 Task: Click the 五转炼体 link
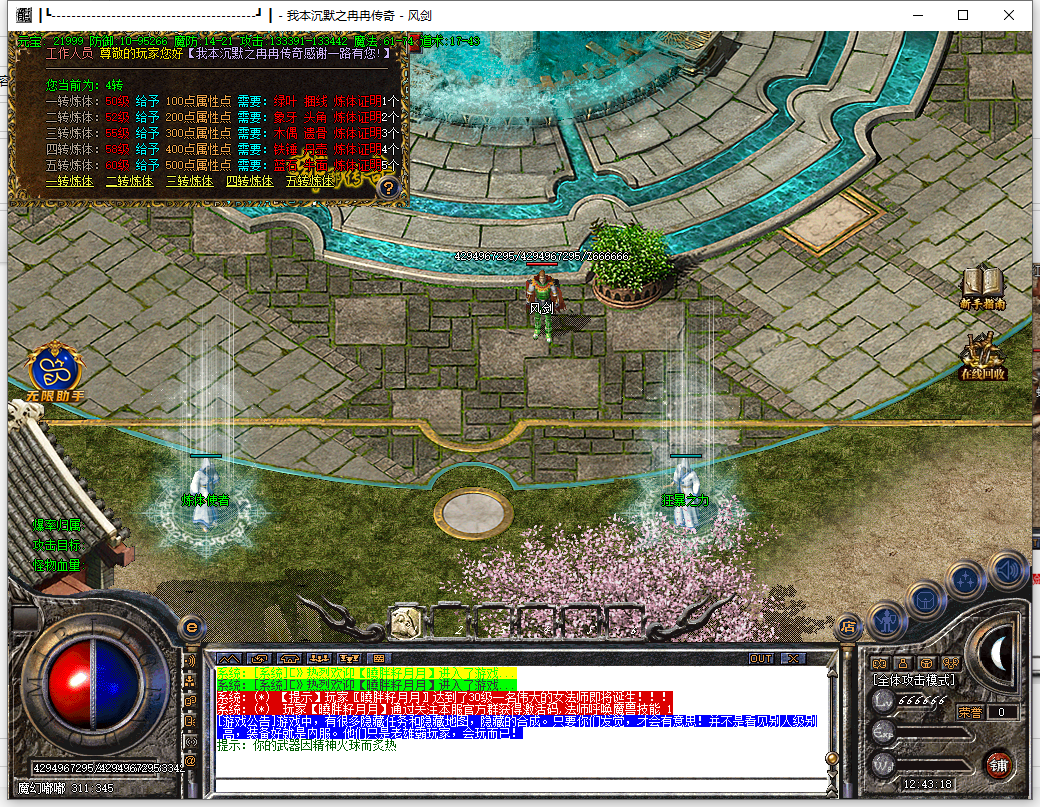click(x=309, y=182)
